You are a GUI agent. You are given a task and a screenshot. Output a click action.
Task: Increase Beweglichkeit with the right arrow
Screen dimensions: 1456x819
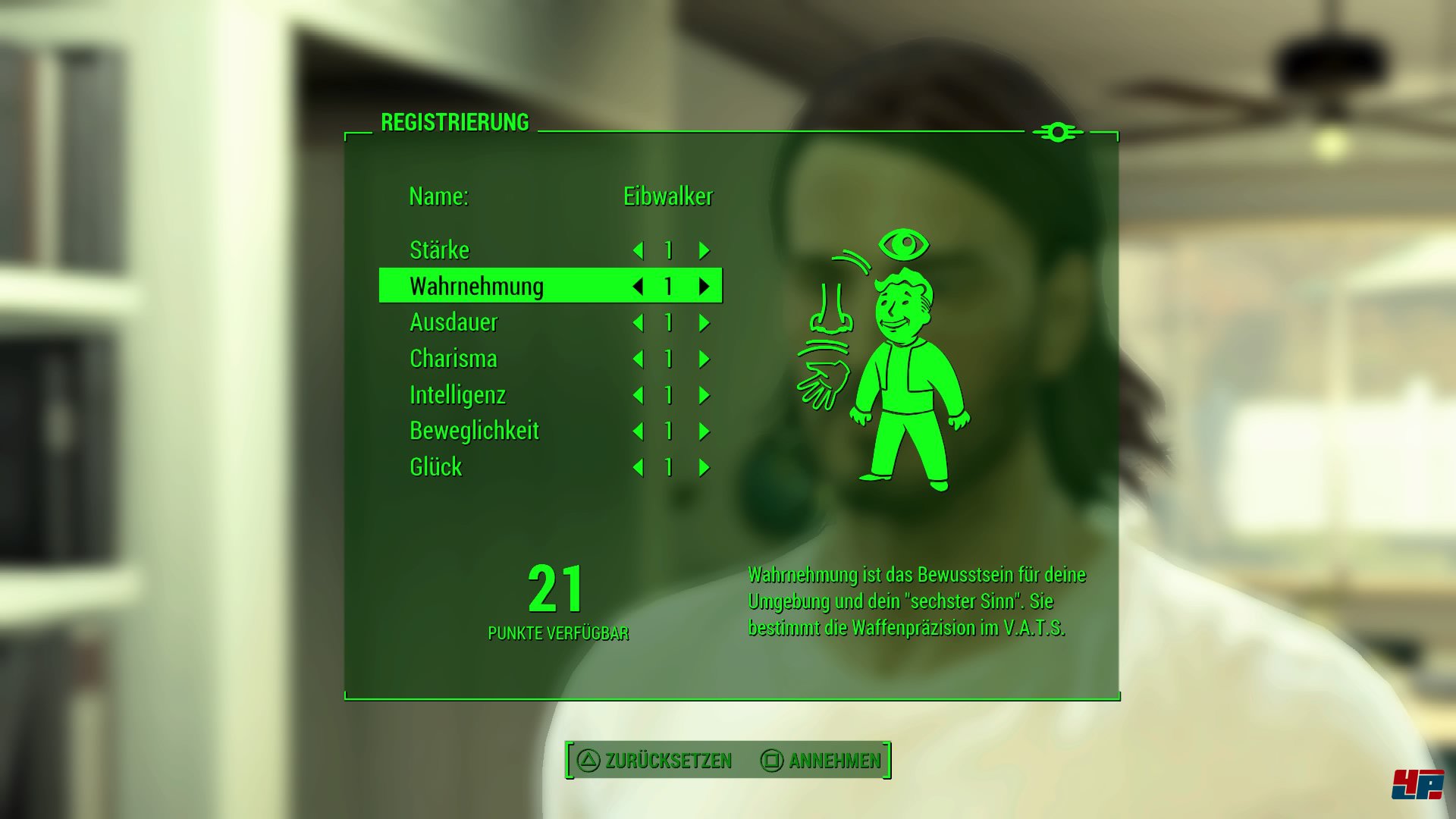coord(704,431)
